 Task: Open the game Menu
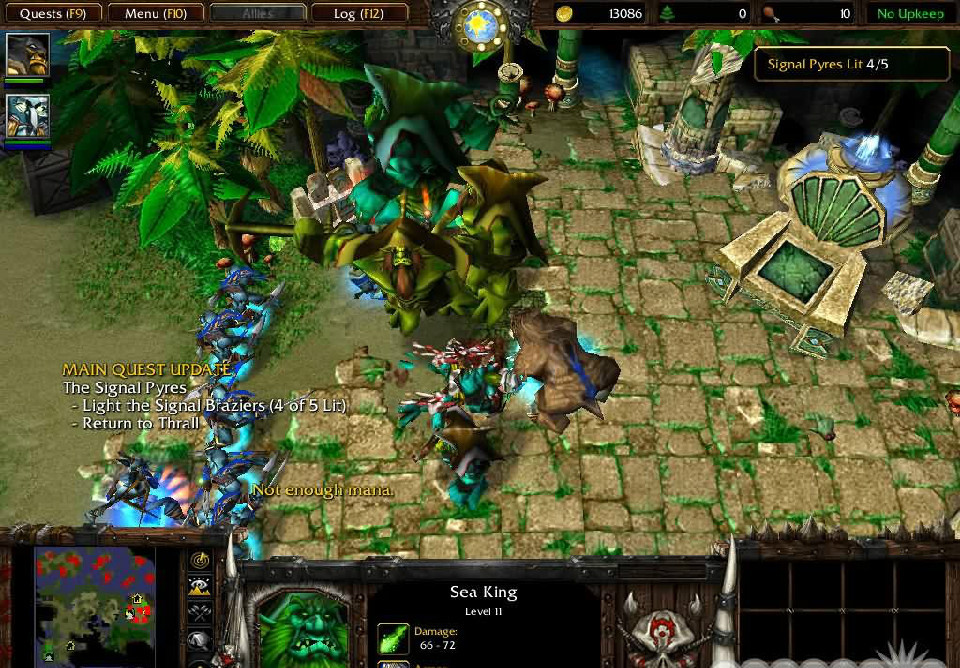click(x=155, y=14)
